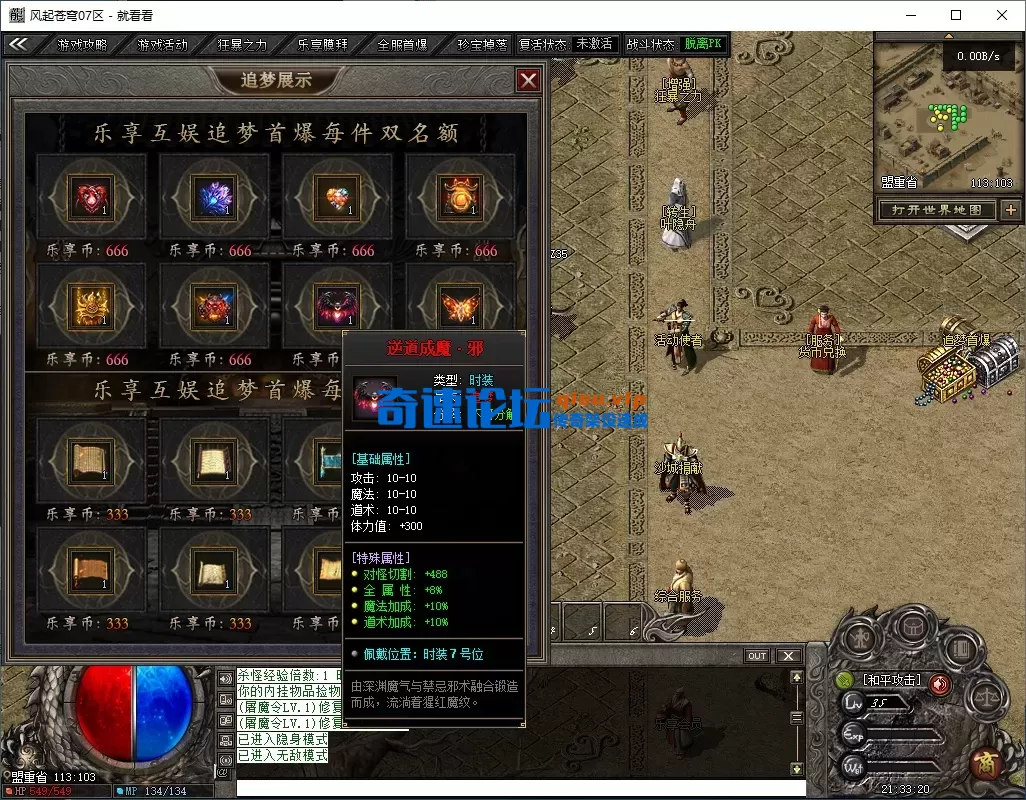
Task: Open the 商 shop button
Action: [x=985, y=764]
